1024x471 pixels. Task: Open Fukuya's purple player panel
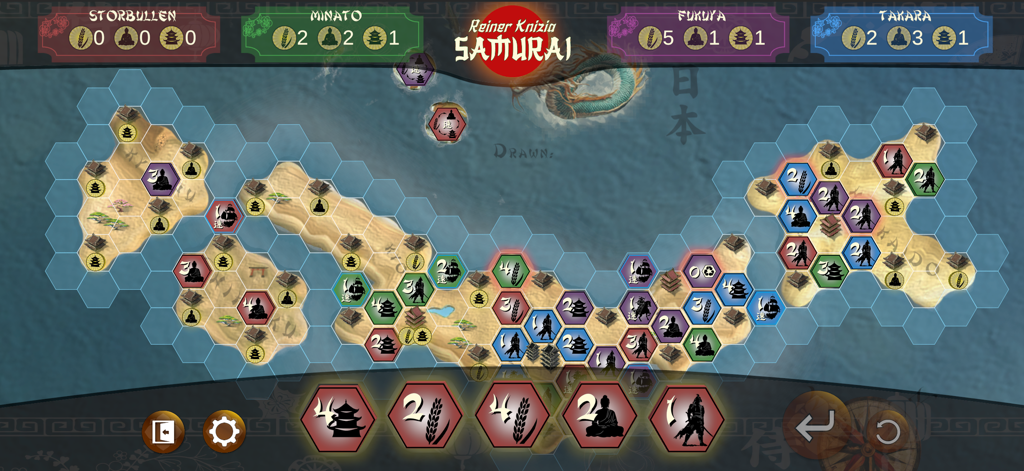tap(699, 34)
